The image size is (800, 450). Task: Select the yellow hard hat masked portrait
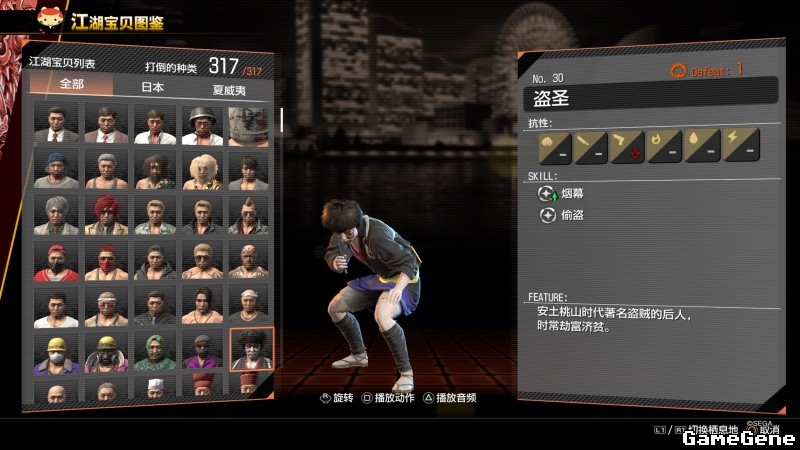56,350
